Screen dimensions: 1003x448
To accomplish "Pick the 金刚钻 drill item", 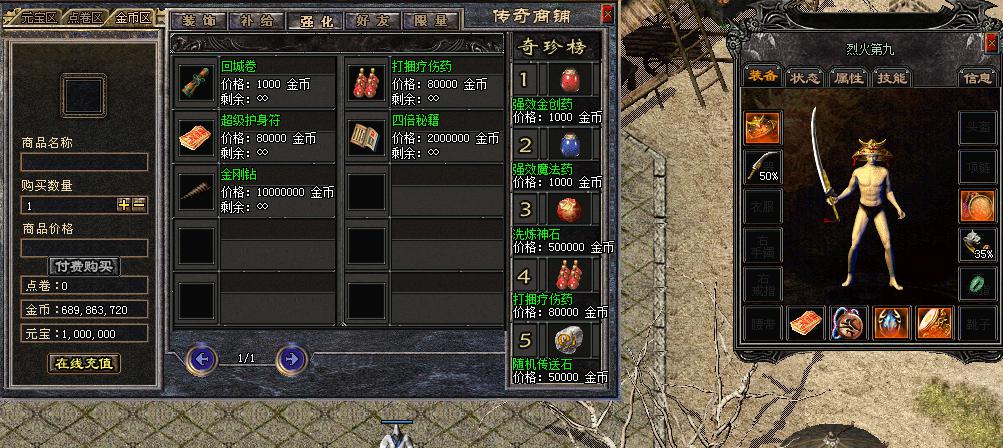I will coord(196,190).
